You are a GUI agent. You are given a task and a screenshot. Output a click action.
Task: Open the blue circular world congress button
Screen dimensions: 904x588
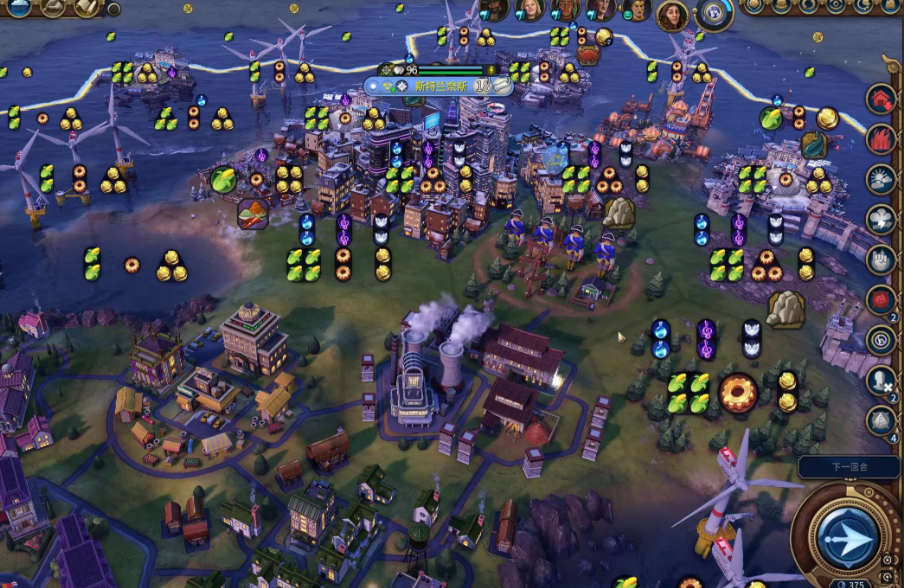[x=715, y=12]
